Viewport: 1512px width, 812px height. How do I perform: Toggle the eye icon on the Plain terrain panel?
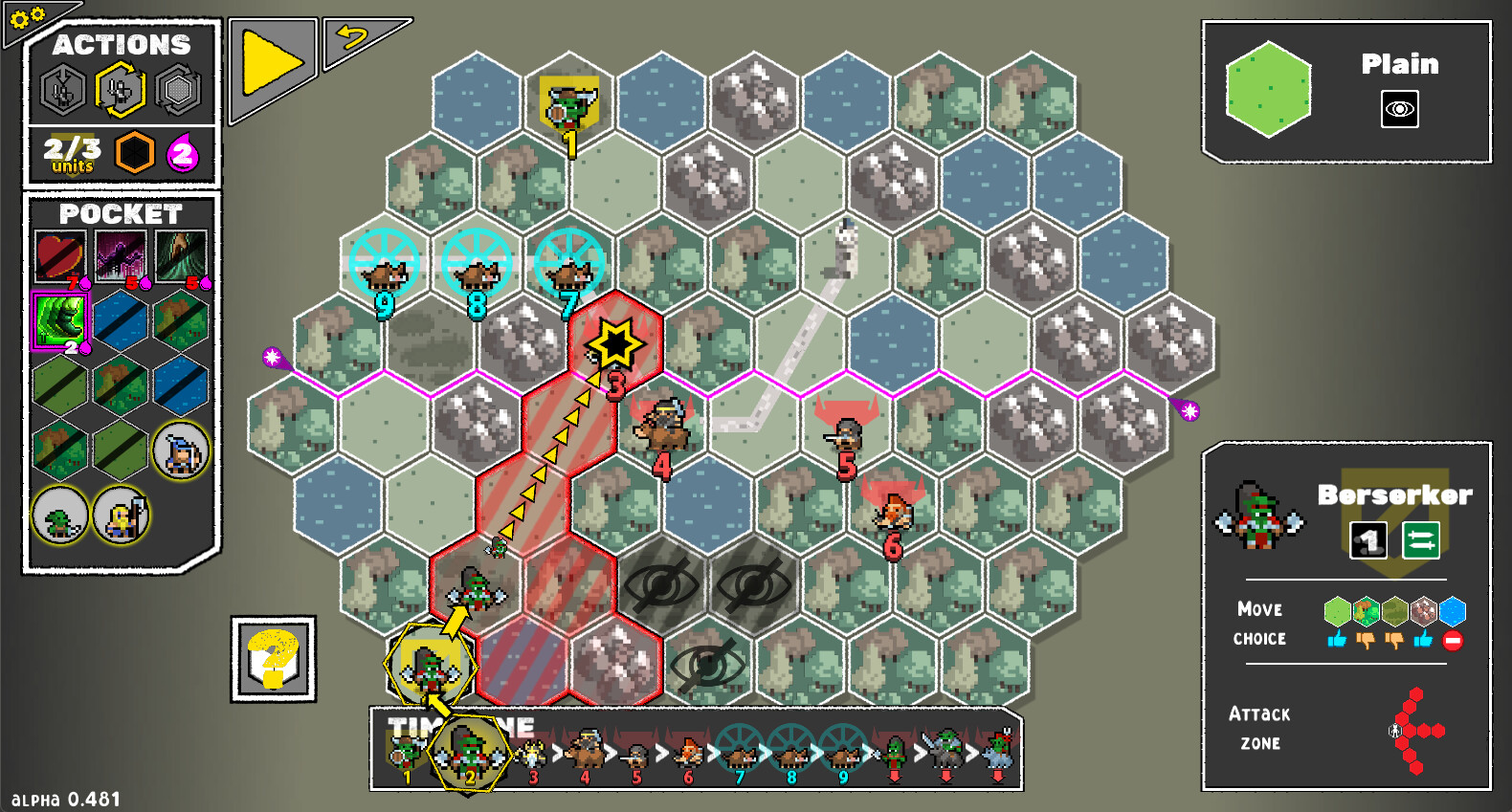click(1399, 110)
